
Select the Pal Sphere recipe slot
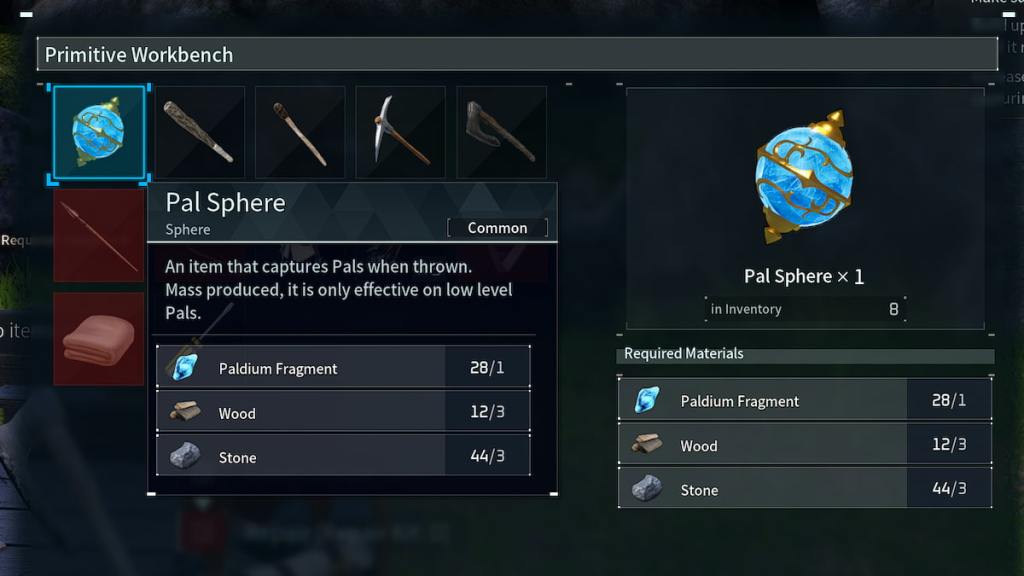click(99, 133)
